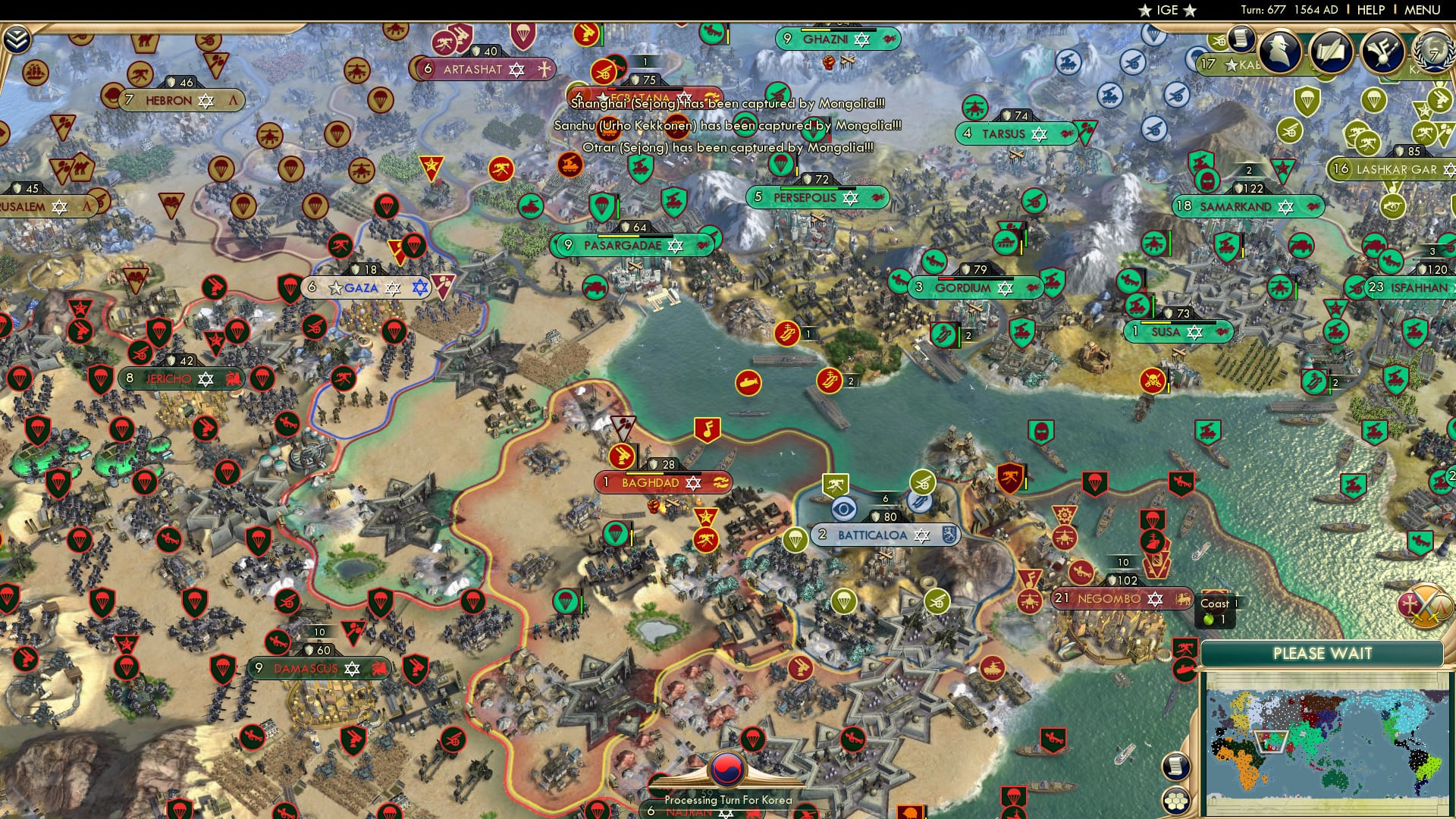The image size is (1456, 819).
Task: Open the Culture overview music-note icon
Action: [1385, 53]
